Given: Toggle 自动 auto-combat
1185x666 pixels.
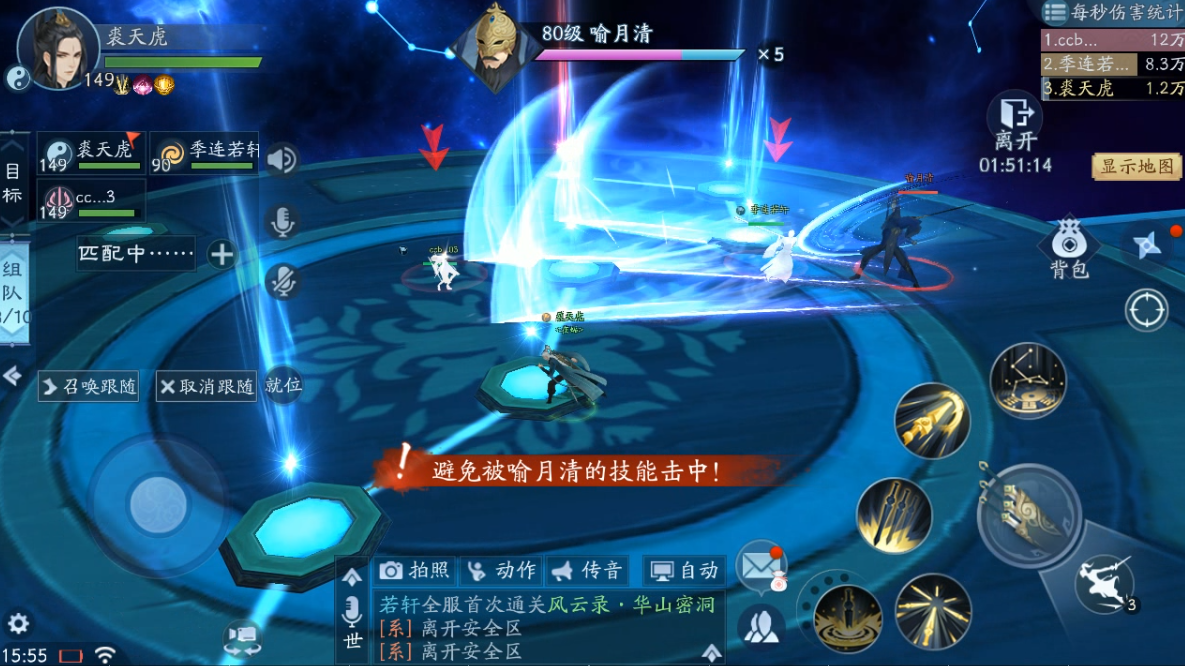Looking at the screenshot, I should (x=684, y=570).
